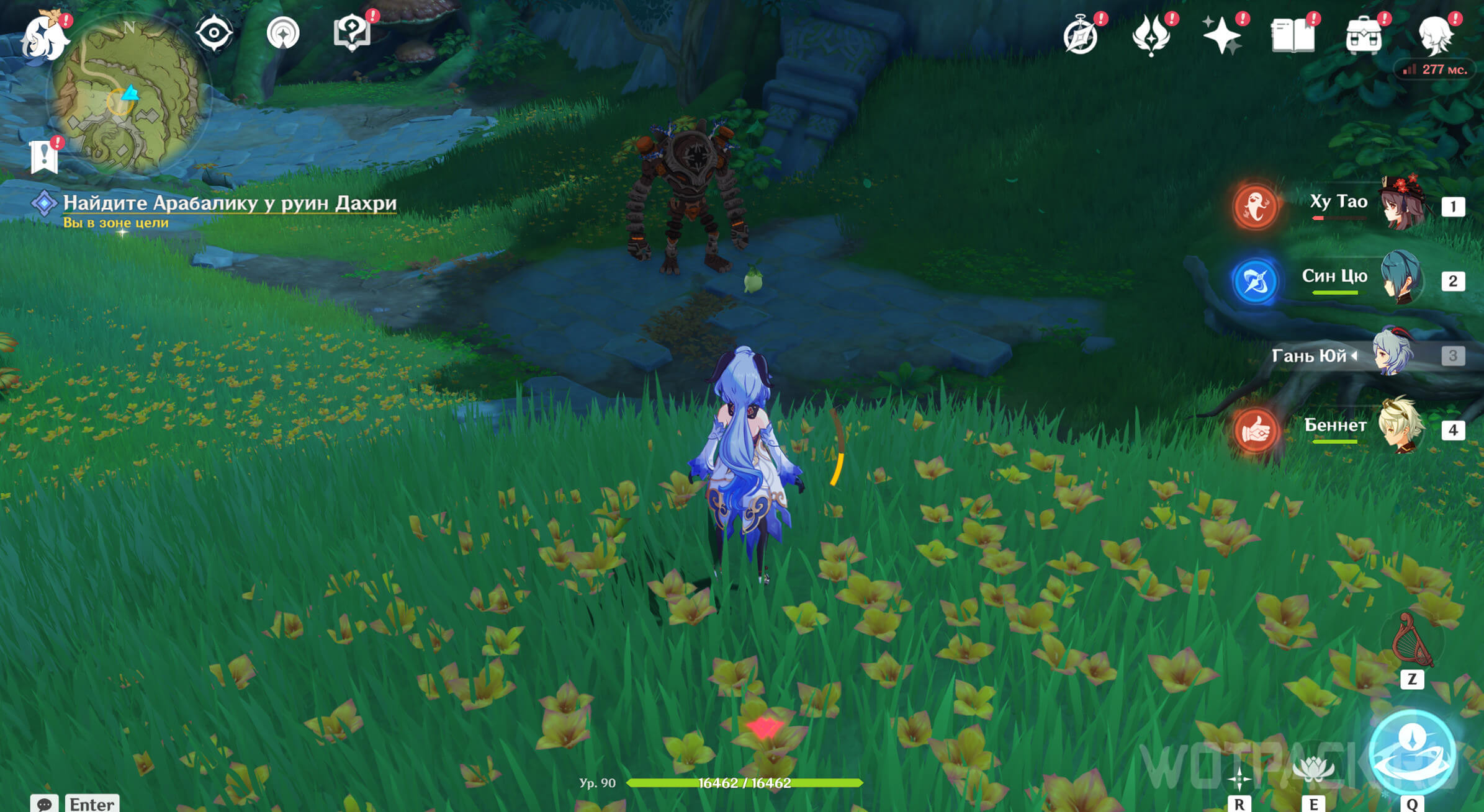
Task: Activate the glowing Elemental Burst icon
Action: (1412, 752)
